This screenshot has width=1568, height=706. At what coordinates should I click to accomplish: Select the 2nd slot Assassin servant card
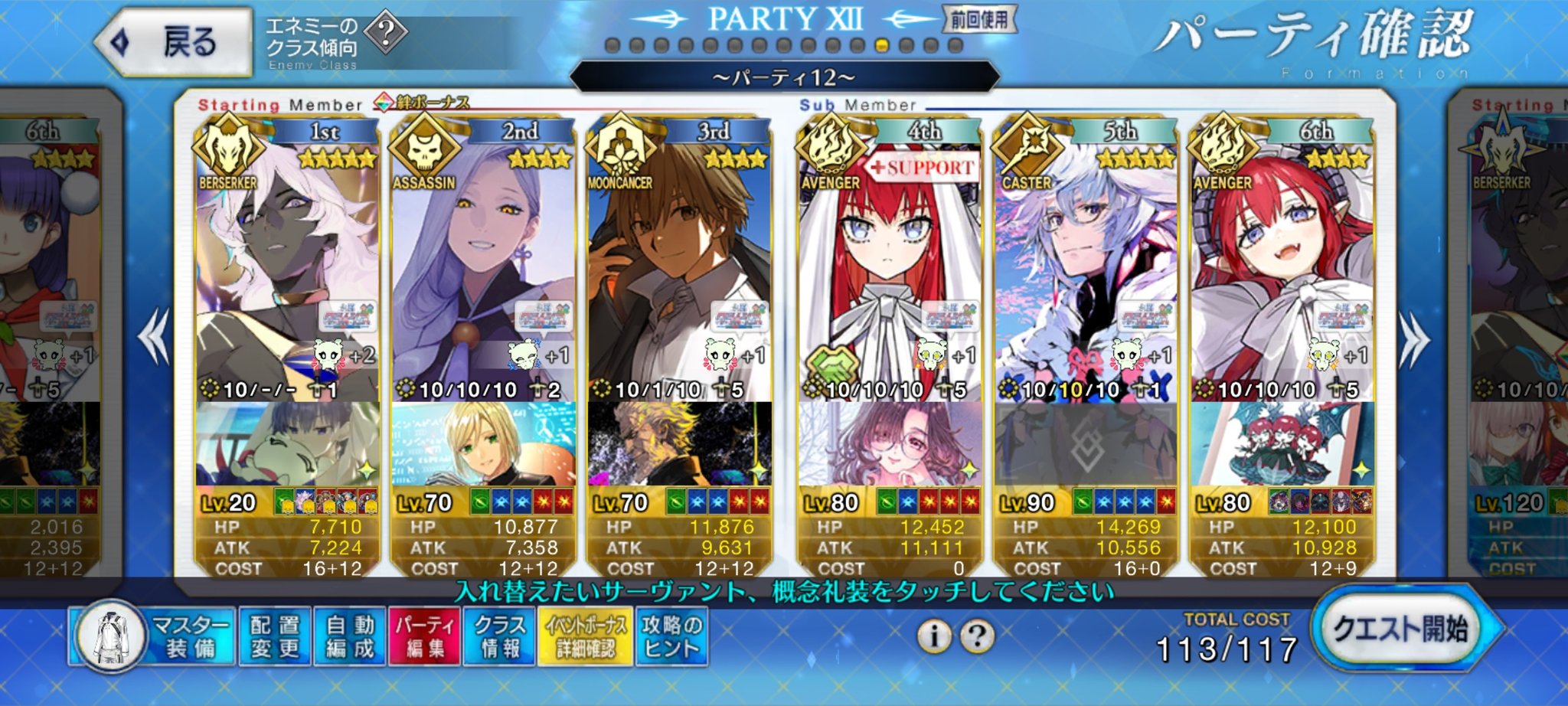[482, 268]
